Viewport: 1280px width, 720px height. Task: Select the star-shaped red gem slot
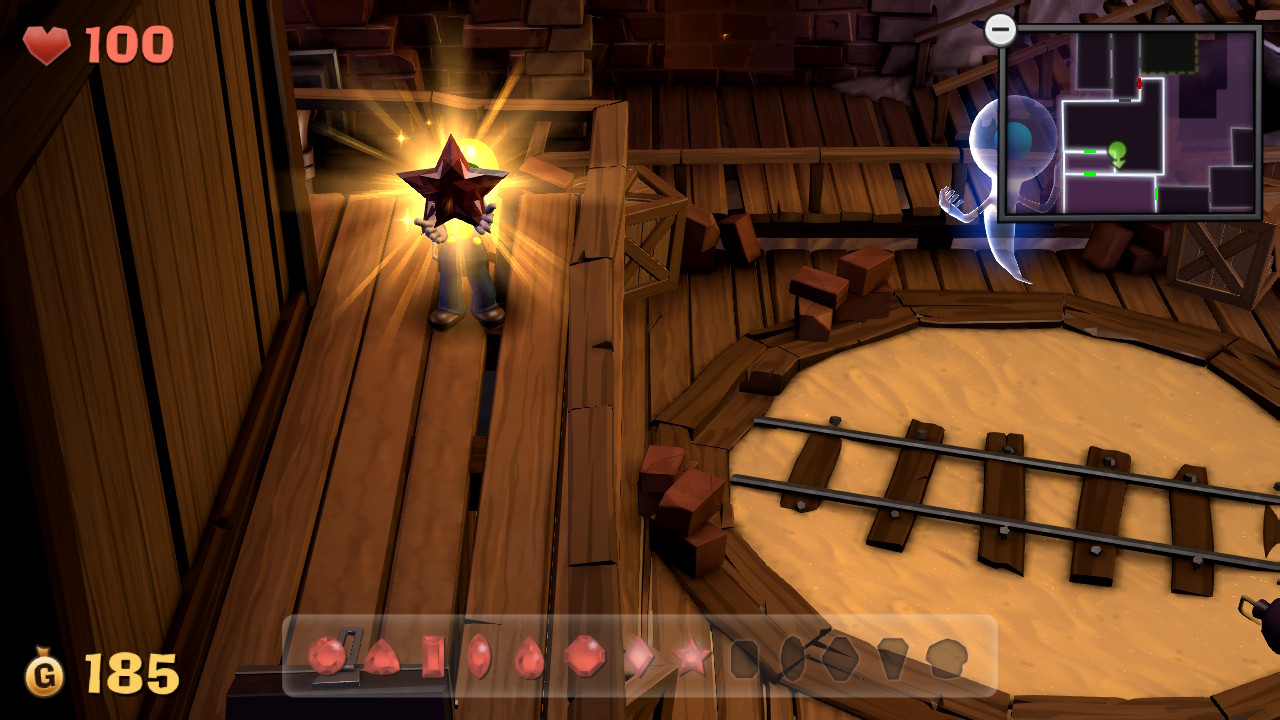tap(690, 657)
